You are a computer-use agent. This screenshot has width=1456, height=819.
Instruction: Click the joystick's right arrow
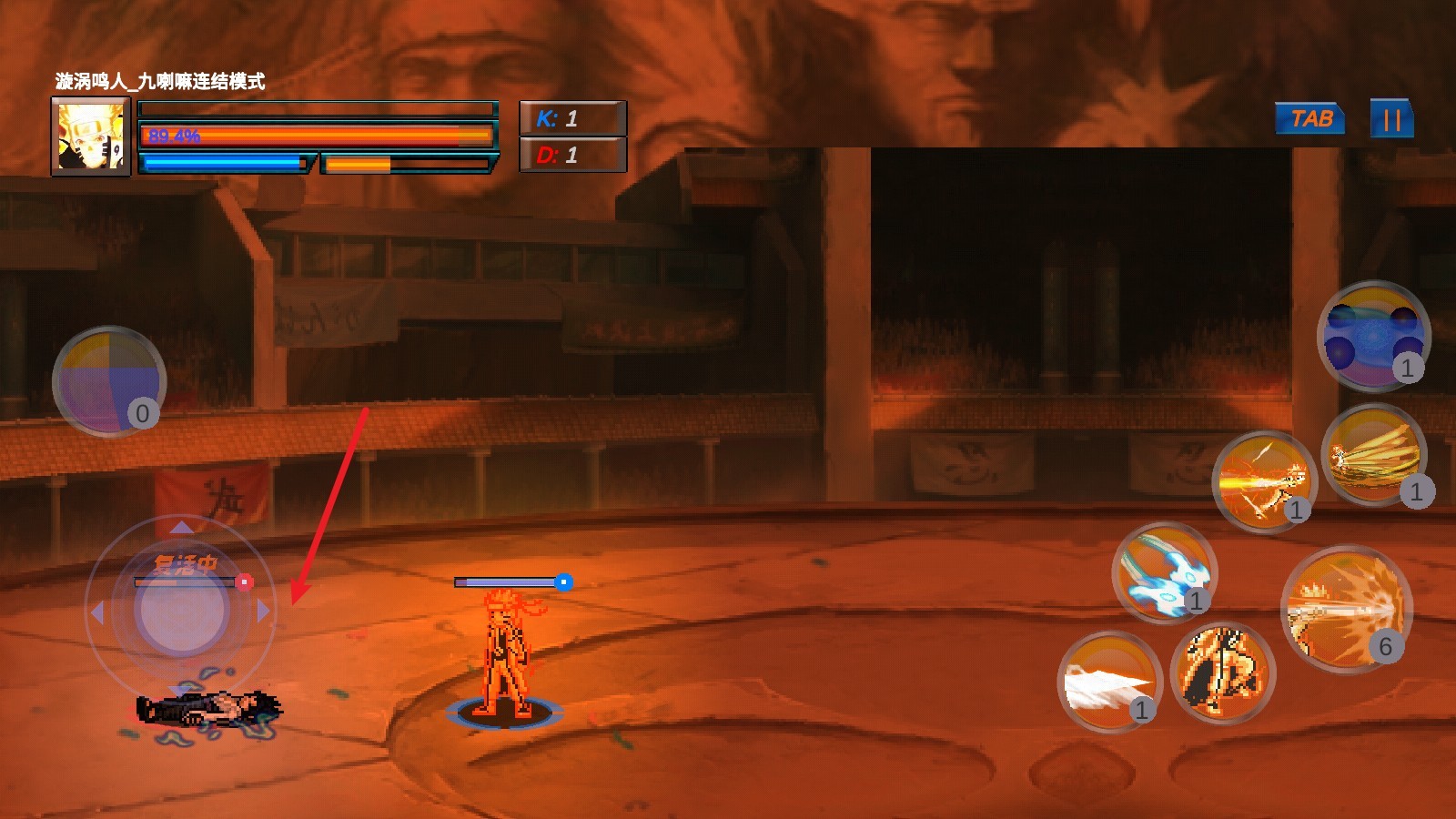(264, 612)
